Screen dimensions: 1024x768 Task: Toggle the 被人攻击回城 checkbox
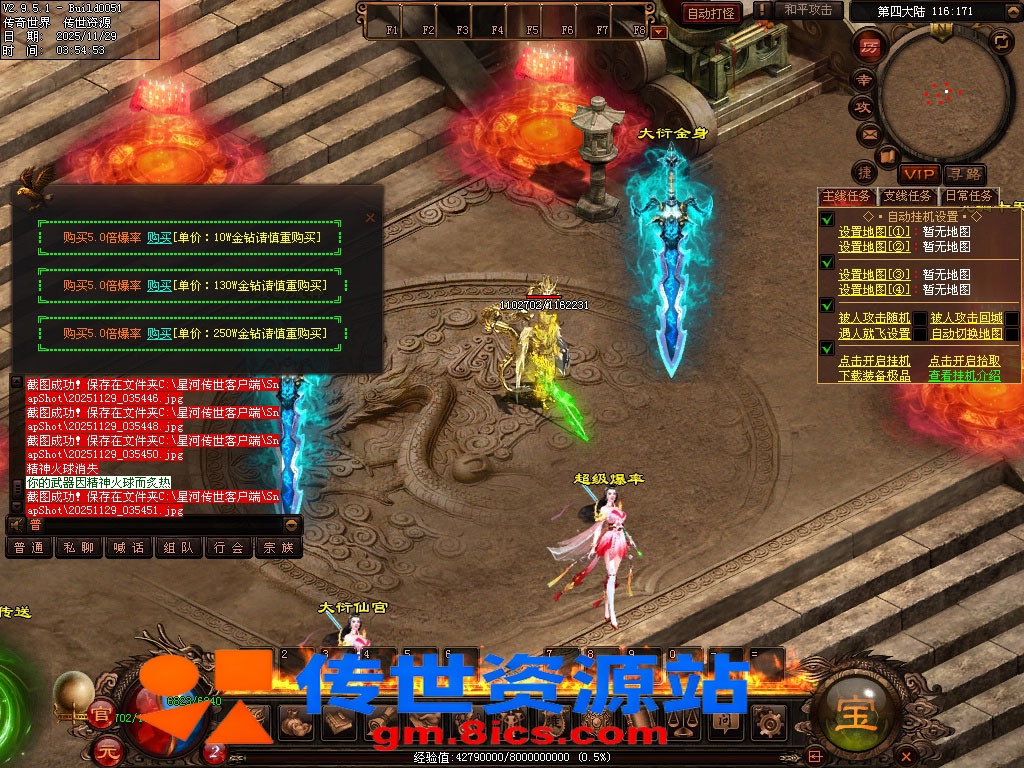[1012, 319]
